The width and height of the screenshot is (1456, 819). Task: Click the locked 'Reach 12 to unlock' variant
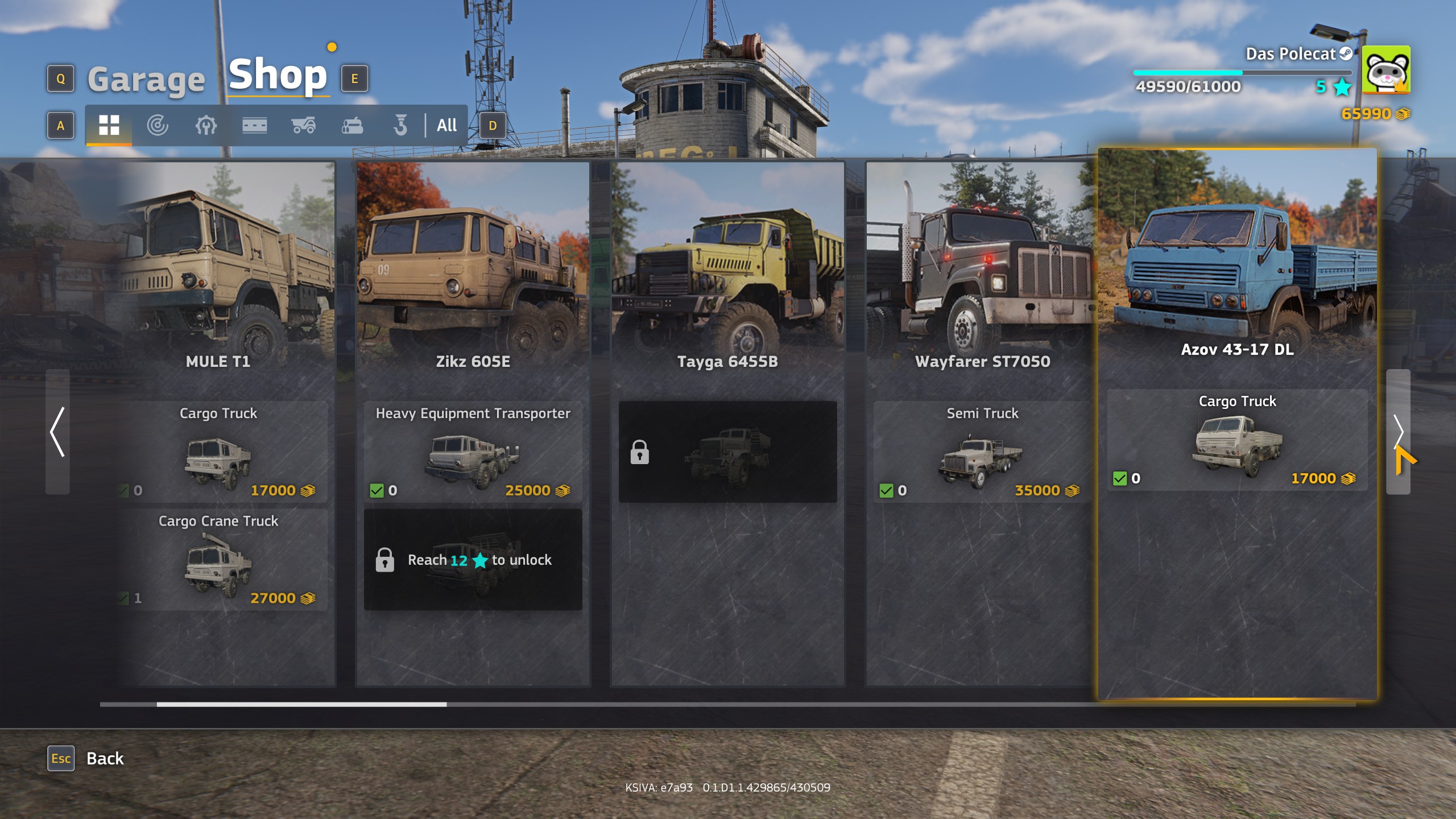(x=473, y=560)
